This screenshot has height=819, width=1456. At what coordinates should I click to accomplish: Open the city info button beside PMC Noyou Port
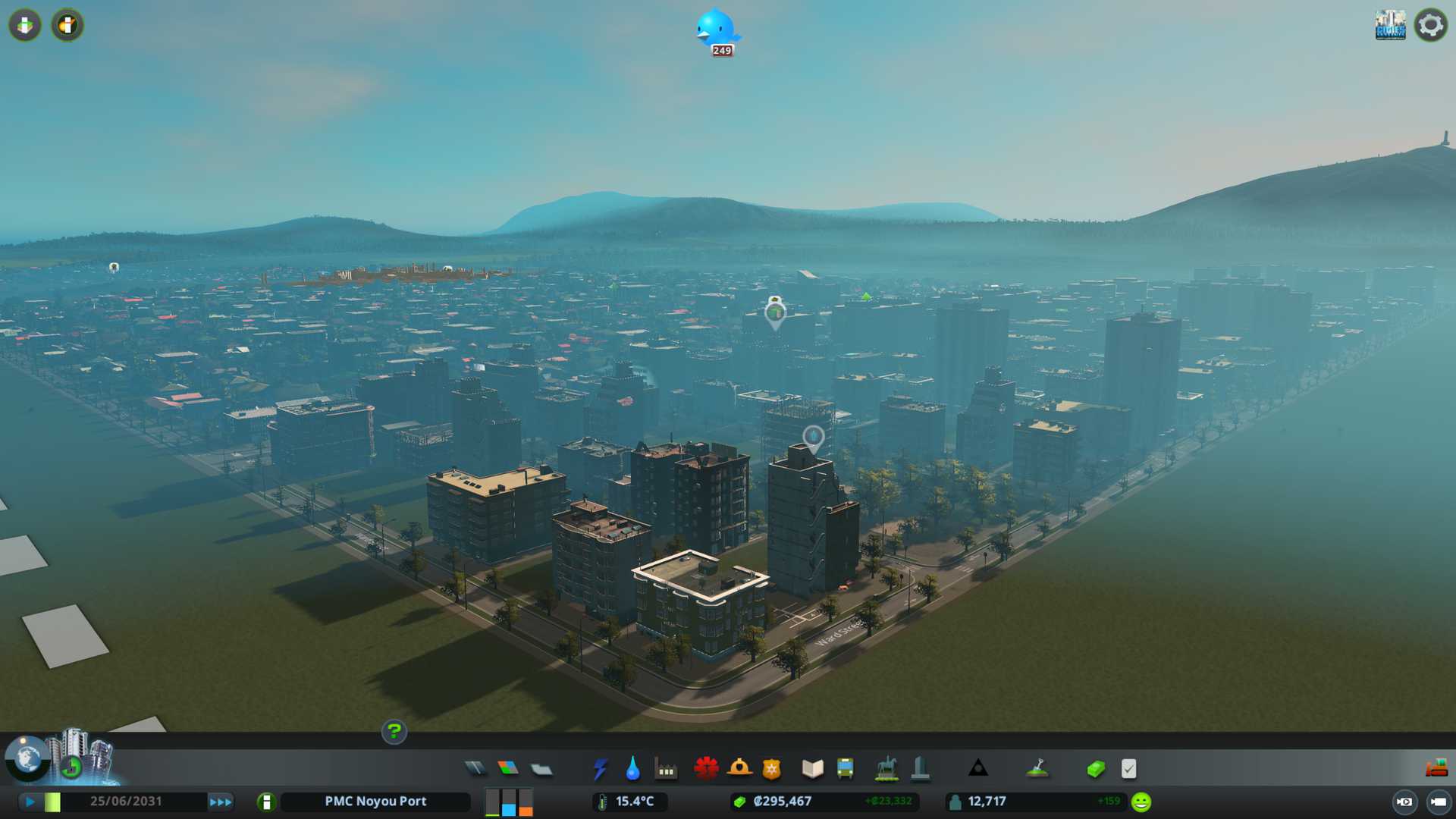pos(266,802)
